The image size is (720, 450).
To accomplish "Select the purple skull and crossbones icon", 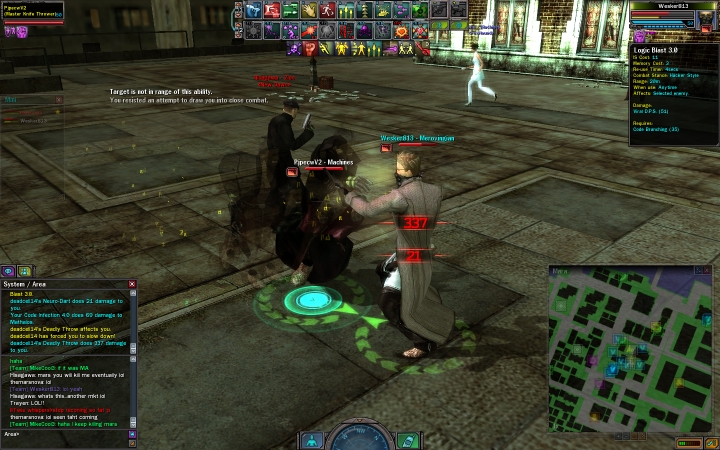I will (x=293, y=48).
